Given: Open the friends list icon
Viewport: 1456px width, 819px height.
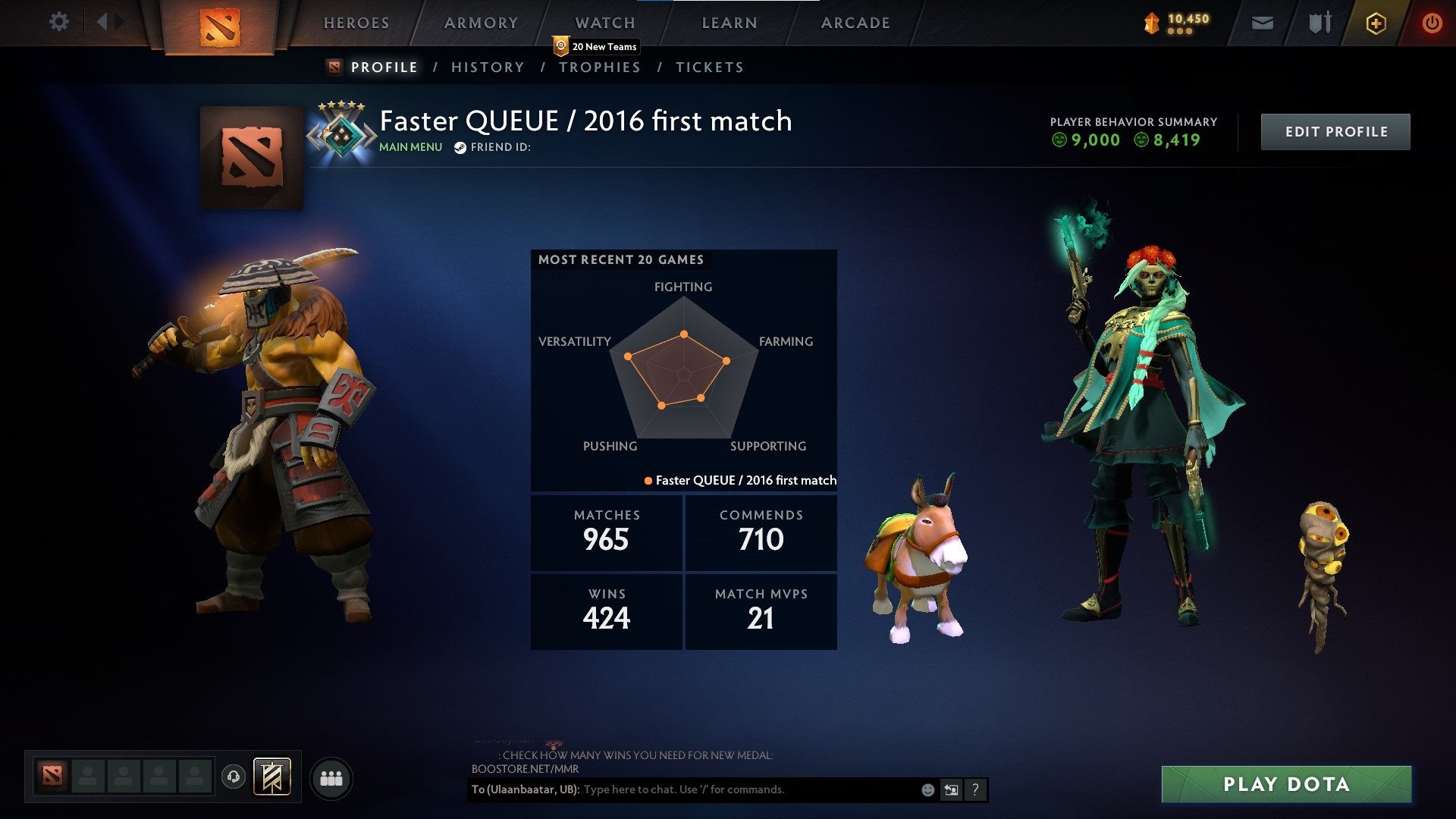Looking at the screenshot, I should click(331, 777).
